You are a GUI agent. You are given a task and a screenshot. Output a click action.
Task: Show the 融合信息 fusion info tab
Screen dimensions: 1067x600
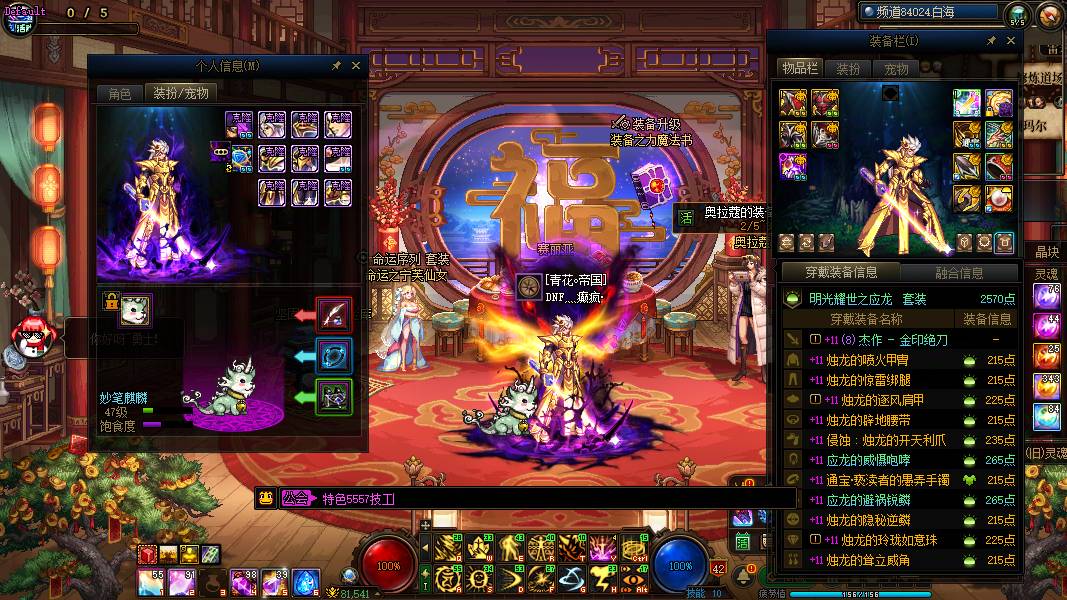click(959, 272)
